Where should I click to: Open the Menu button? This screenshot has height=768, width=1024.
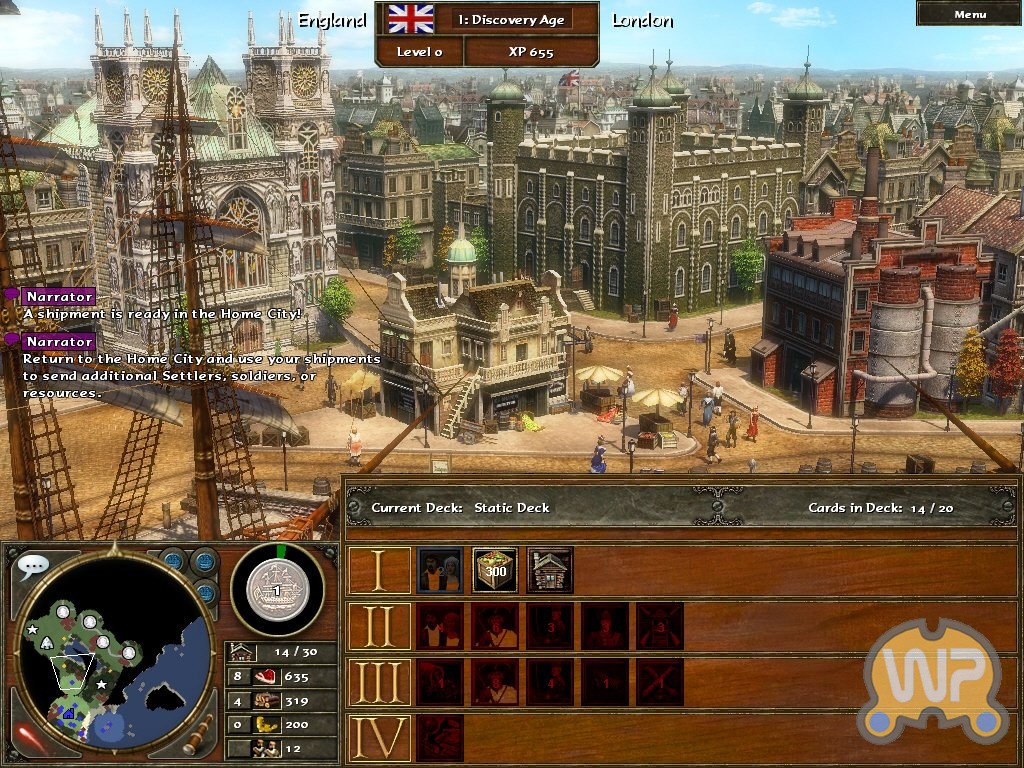(969, 14)
